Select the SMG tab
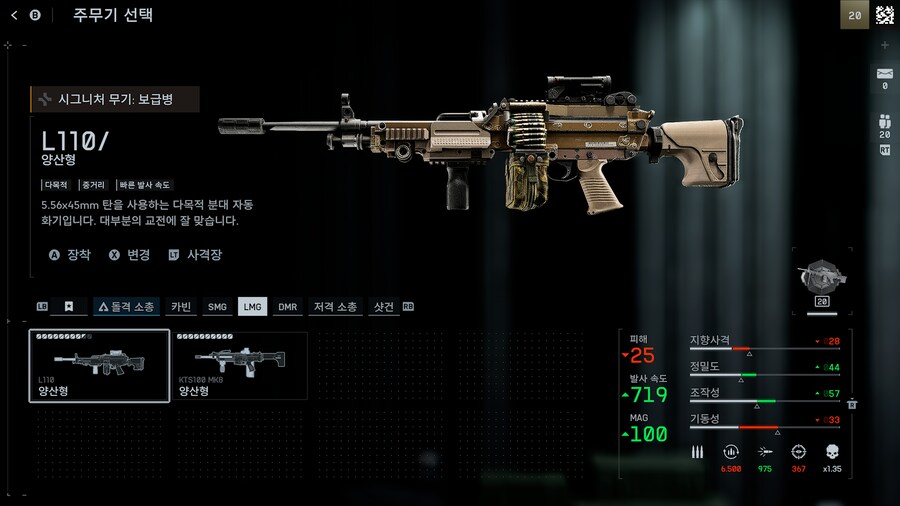Image resolution: width=900 pixels, height=506 pixels. click(x=217, y=307)
